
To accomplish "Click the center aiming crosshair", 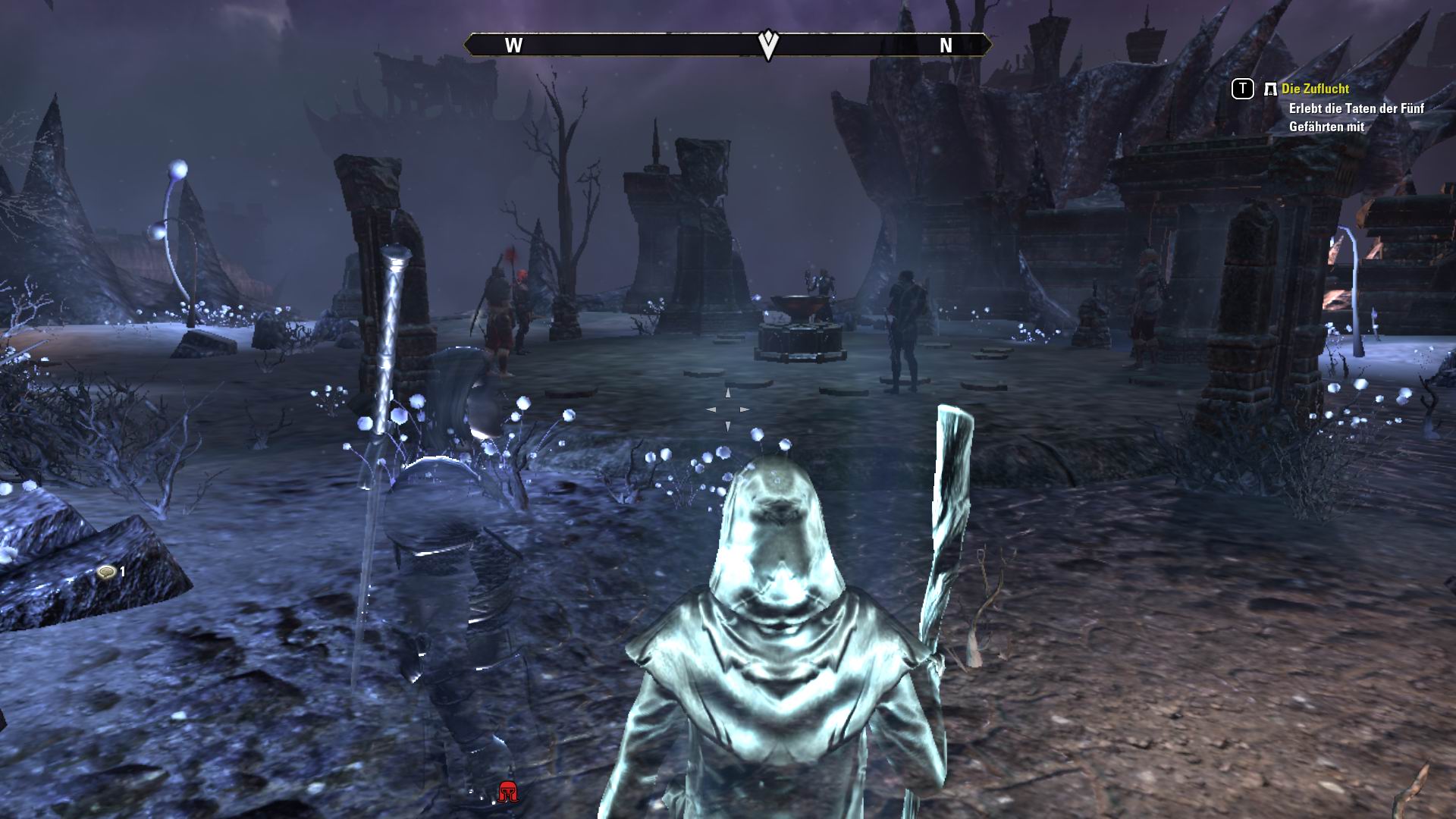I will click(x=728, y=408).
